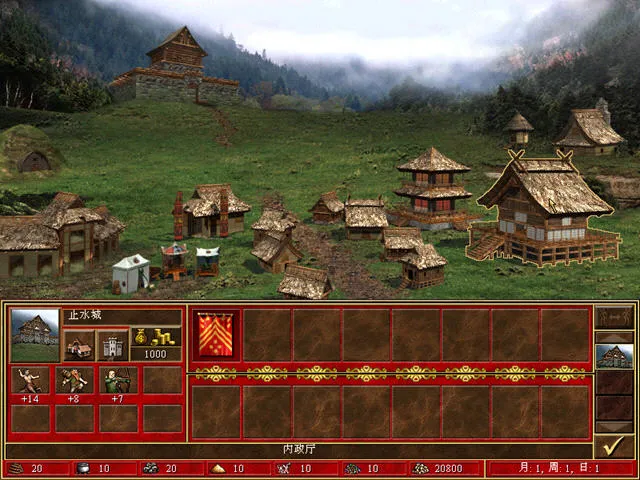Activate the split troops button

[613, 319]
